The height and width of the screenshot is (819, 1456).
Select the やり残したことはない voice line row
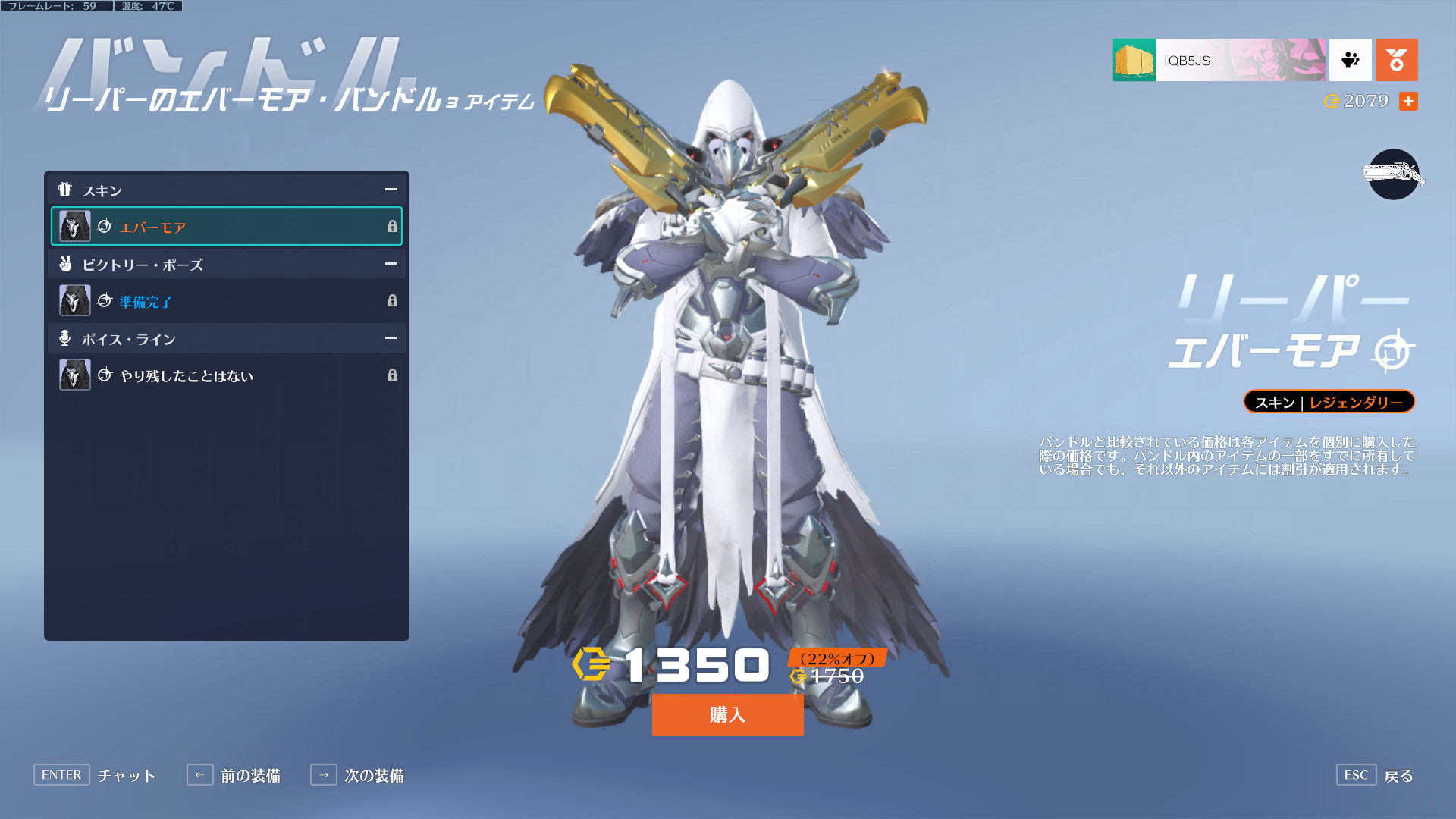point(226,375)
